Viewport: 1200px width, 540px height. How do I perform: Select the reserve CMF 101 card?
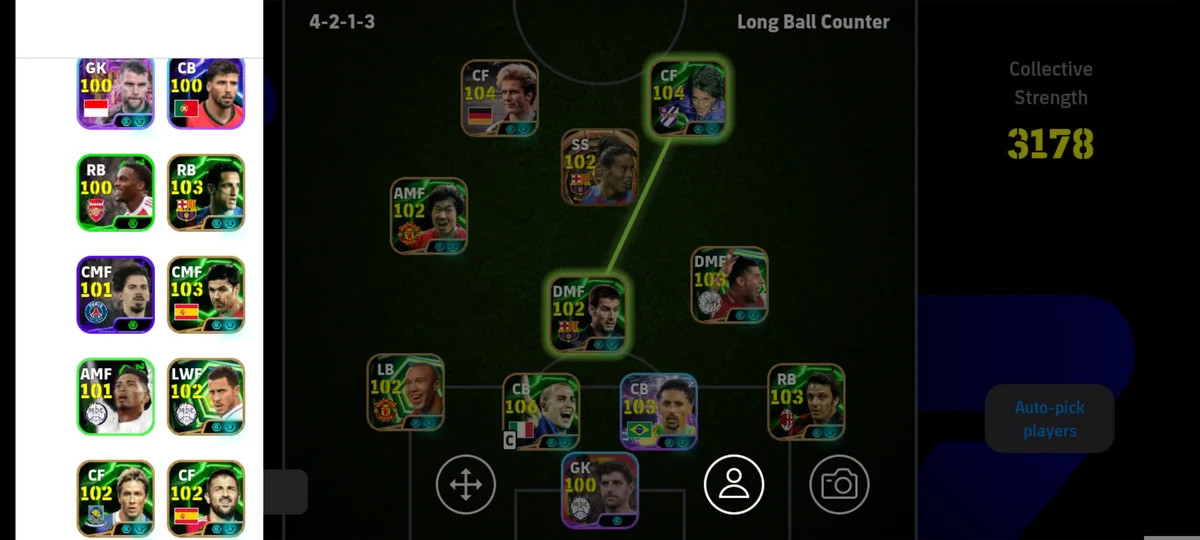click(x=115, y=295)
